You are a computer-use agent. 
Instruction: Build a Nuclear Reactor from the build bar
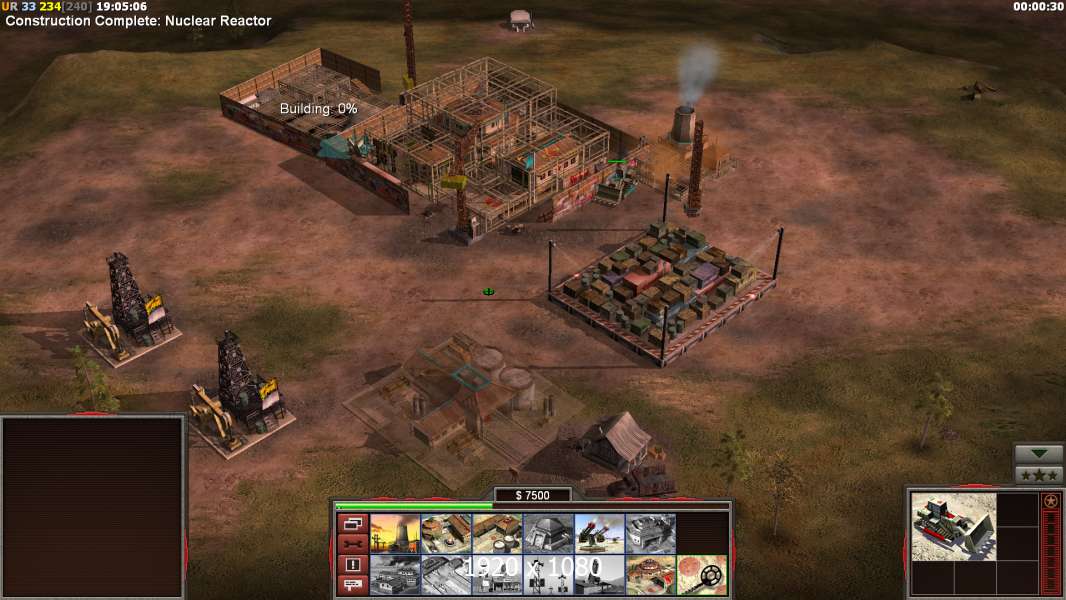394,534
